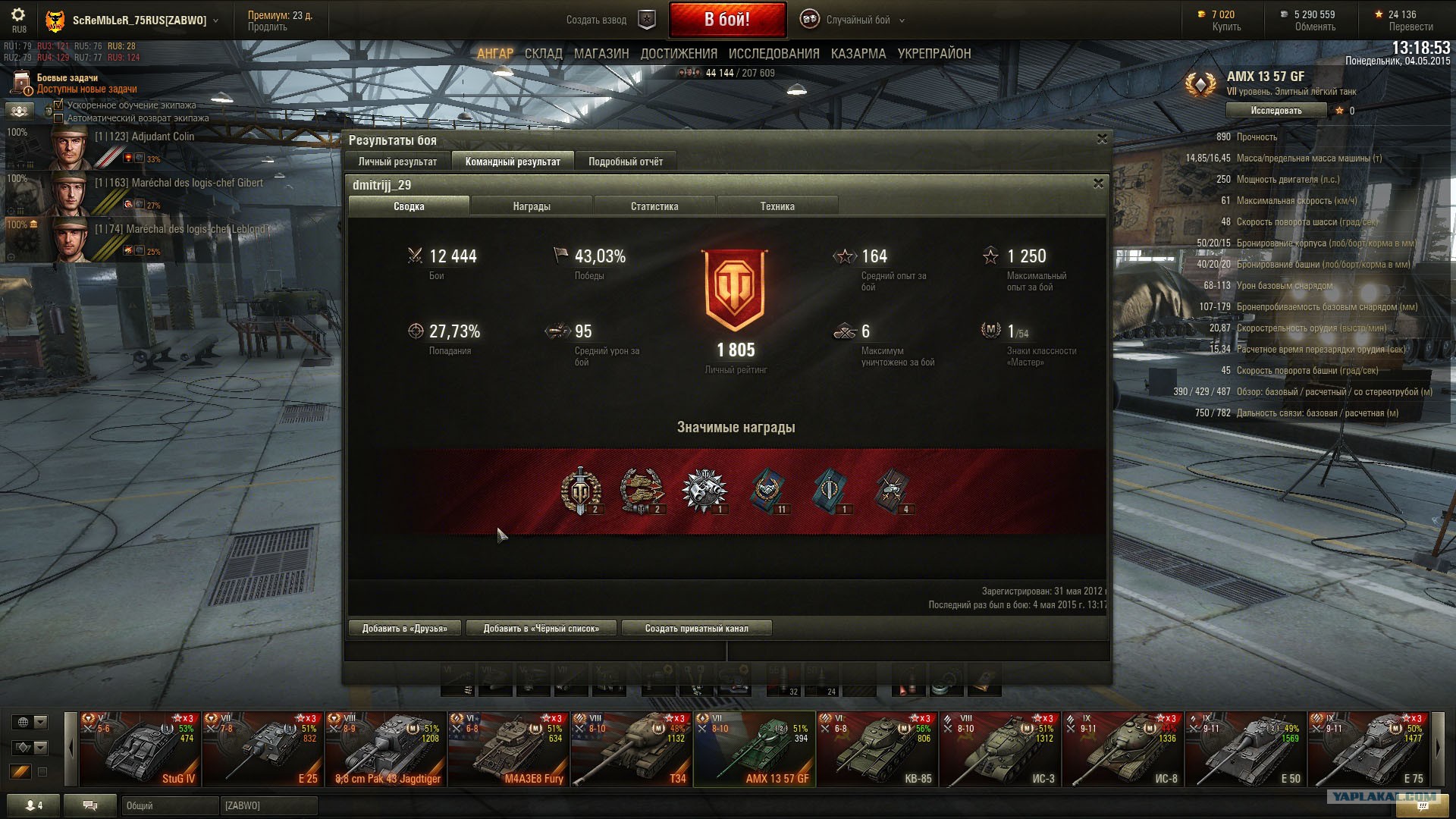Select the Техника tab
The width and height of the screenshot is (1456, 819).
[777, 206]
